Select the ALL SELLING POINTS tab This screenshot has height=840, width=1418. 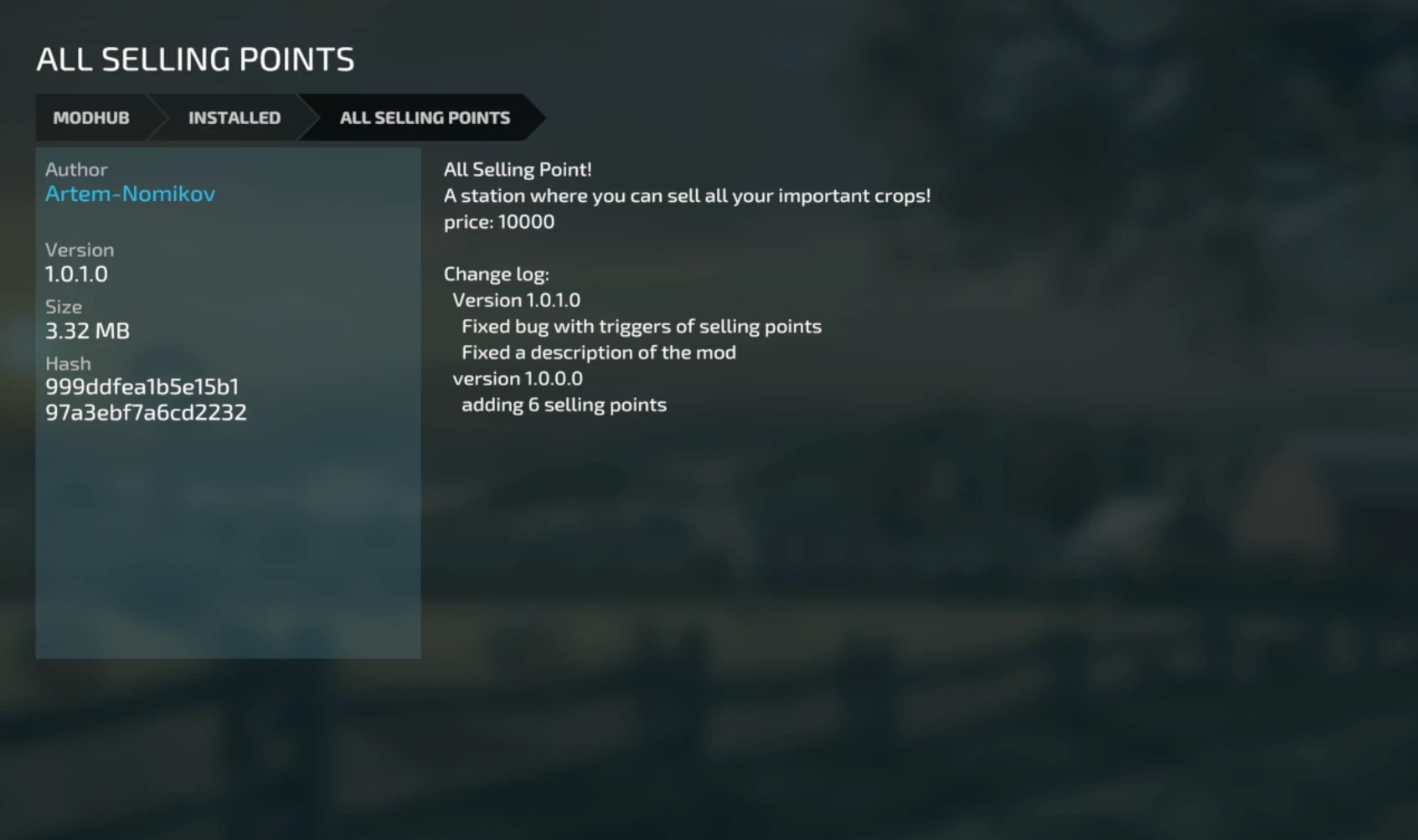[424, 117]
